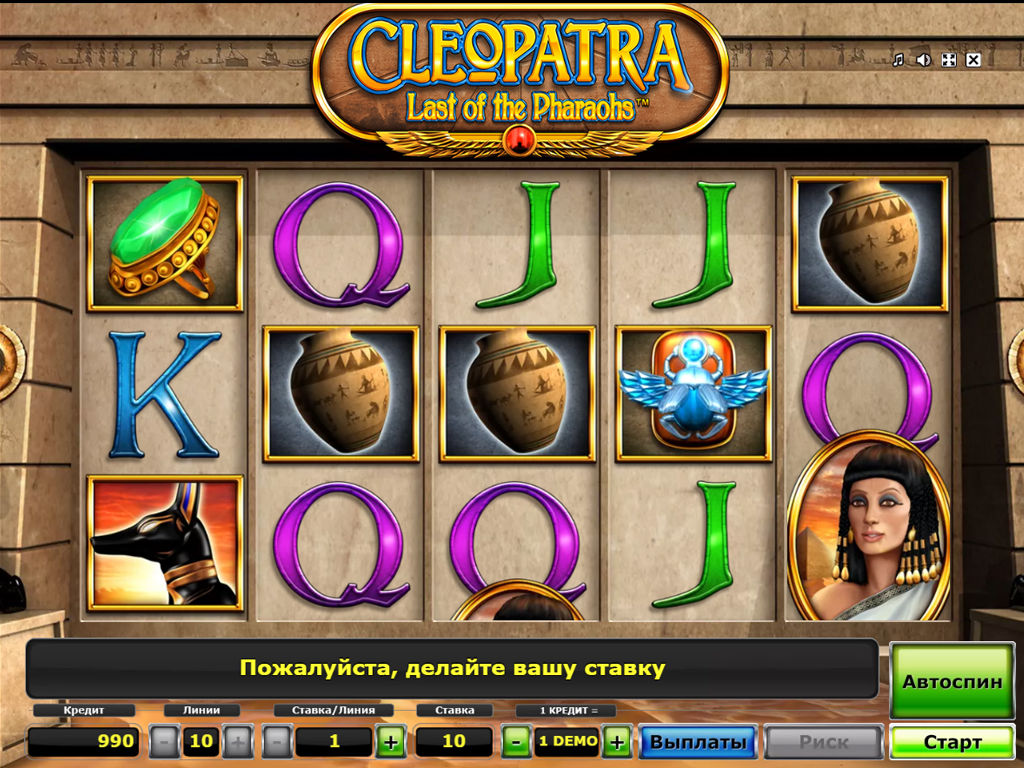Toggle the speaker sound icon
The image size is (1024, 768).
(923, 60)
